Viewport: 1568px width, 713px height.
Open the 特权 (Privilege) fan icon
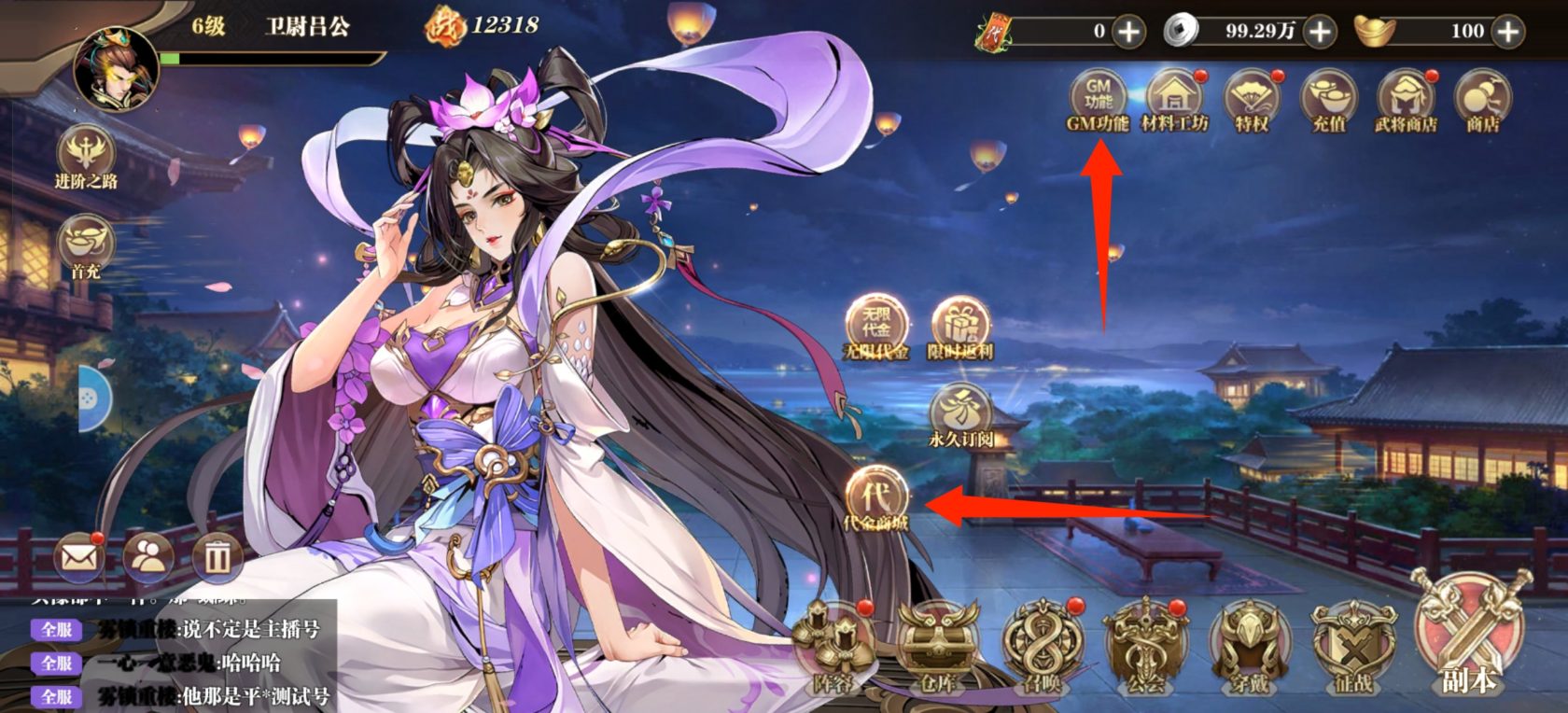[x=1252, y=94]
